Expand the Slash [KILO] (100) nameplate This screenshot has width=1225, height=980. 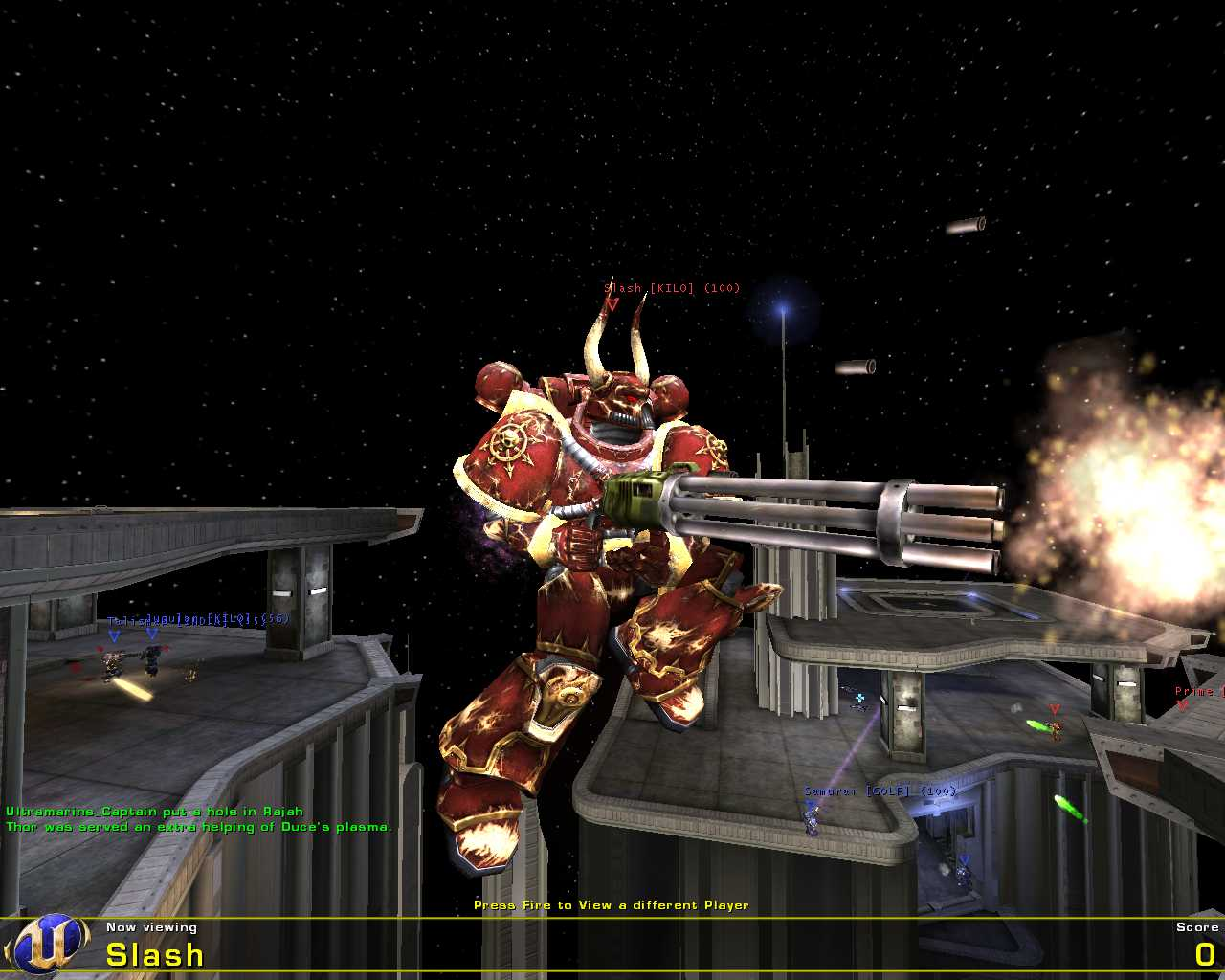(x=671, y=287)
